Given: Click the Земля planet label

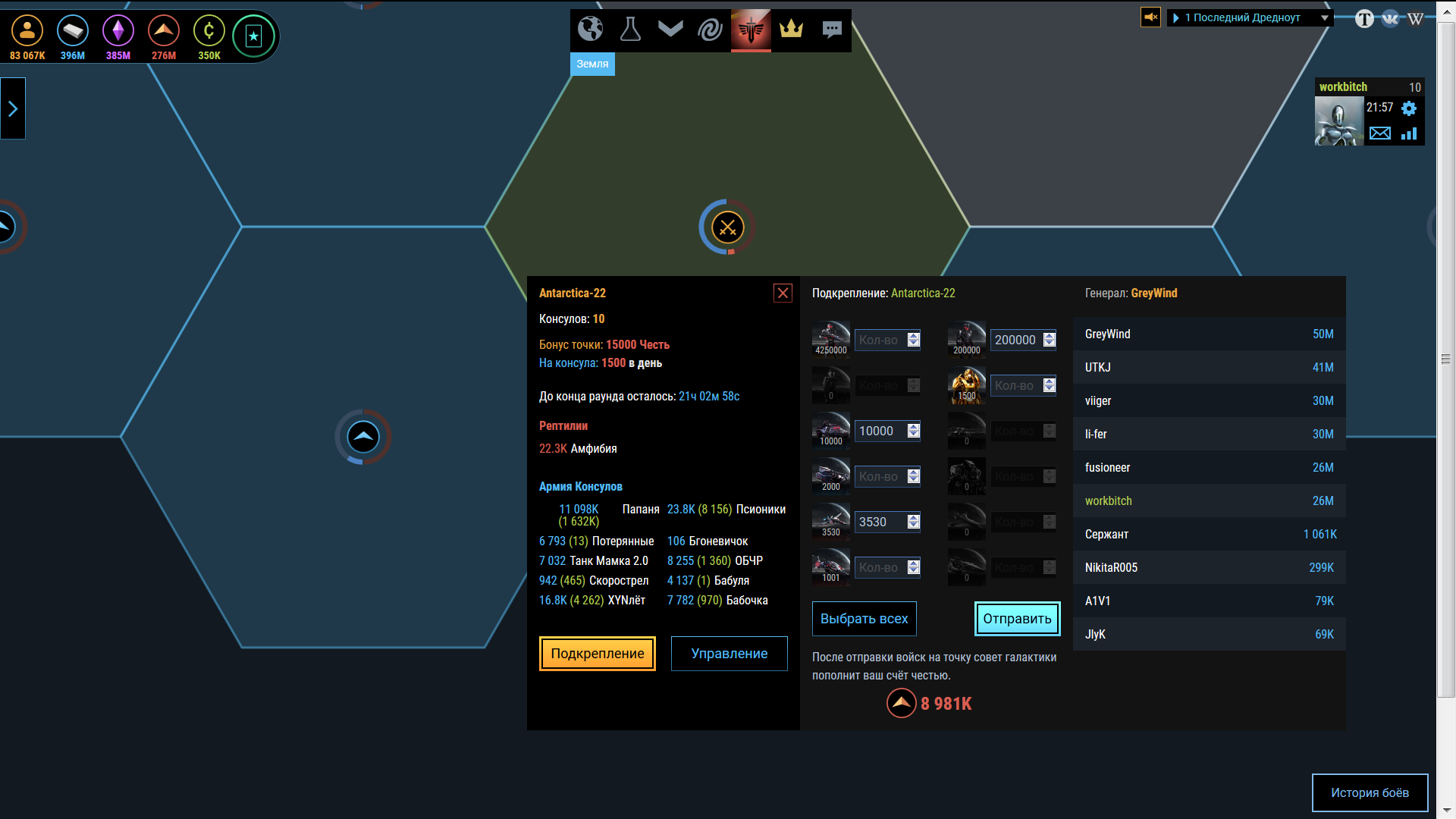Looking at the screenshot, I should (592, 64).
